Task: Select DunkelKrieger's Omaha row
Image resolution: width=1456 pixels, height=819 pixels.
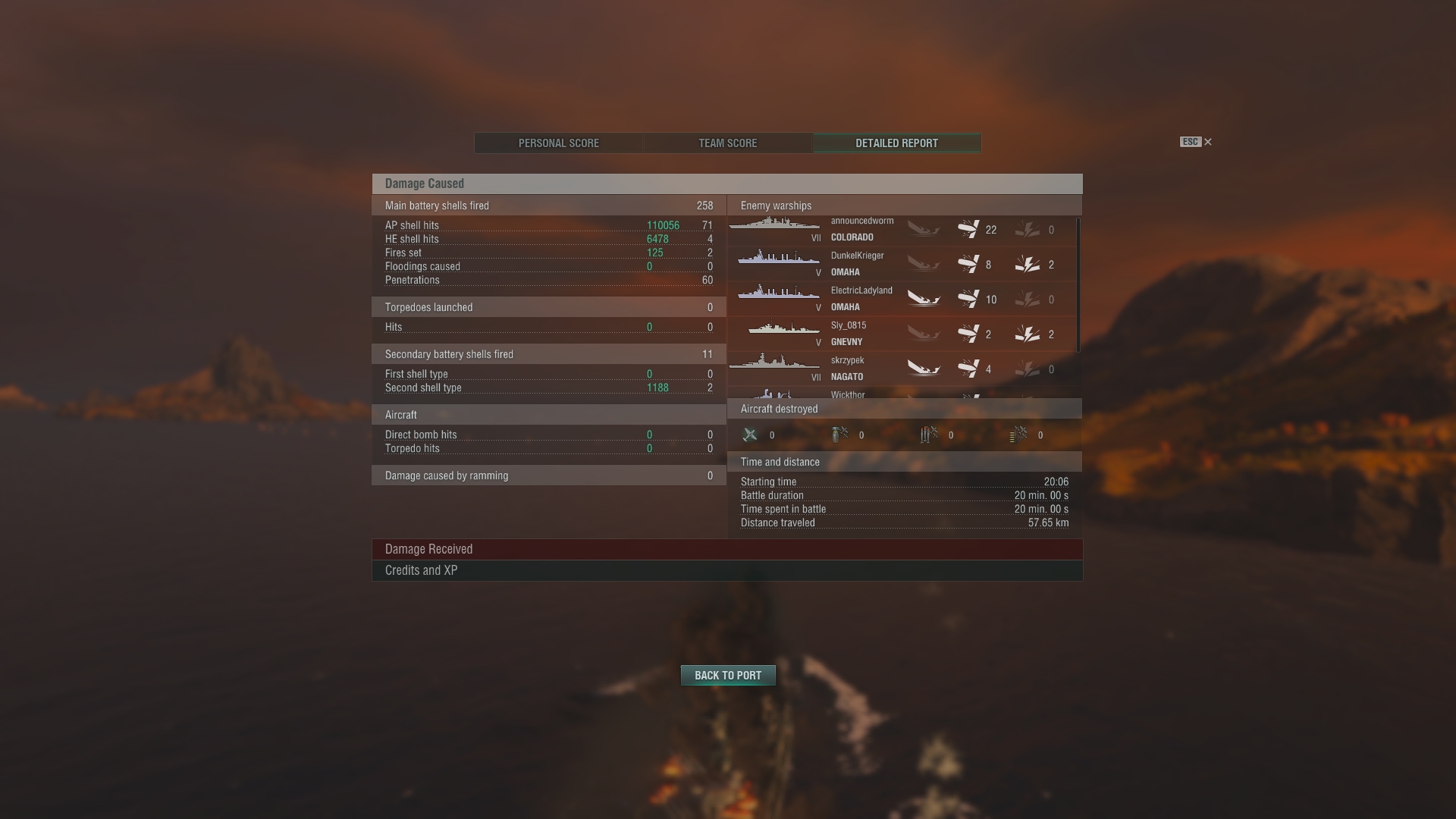Action: coord(901,265)
